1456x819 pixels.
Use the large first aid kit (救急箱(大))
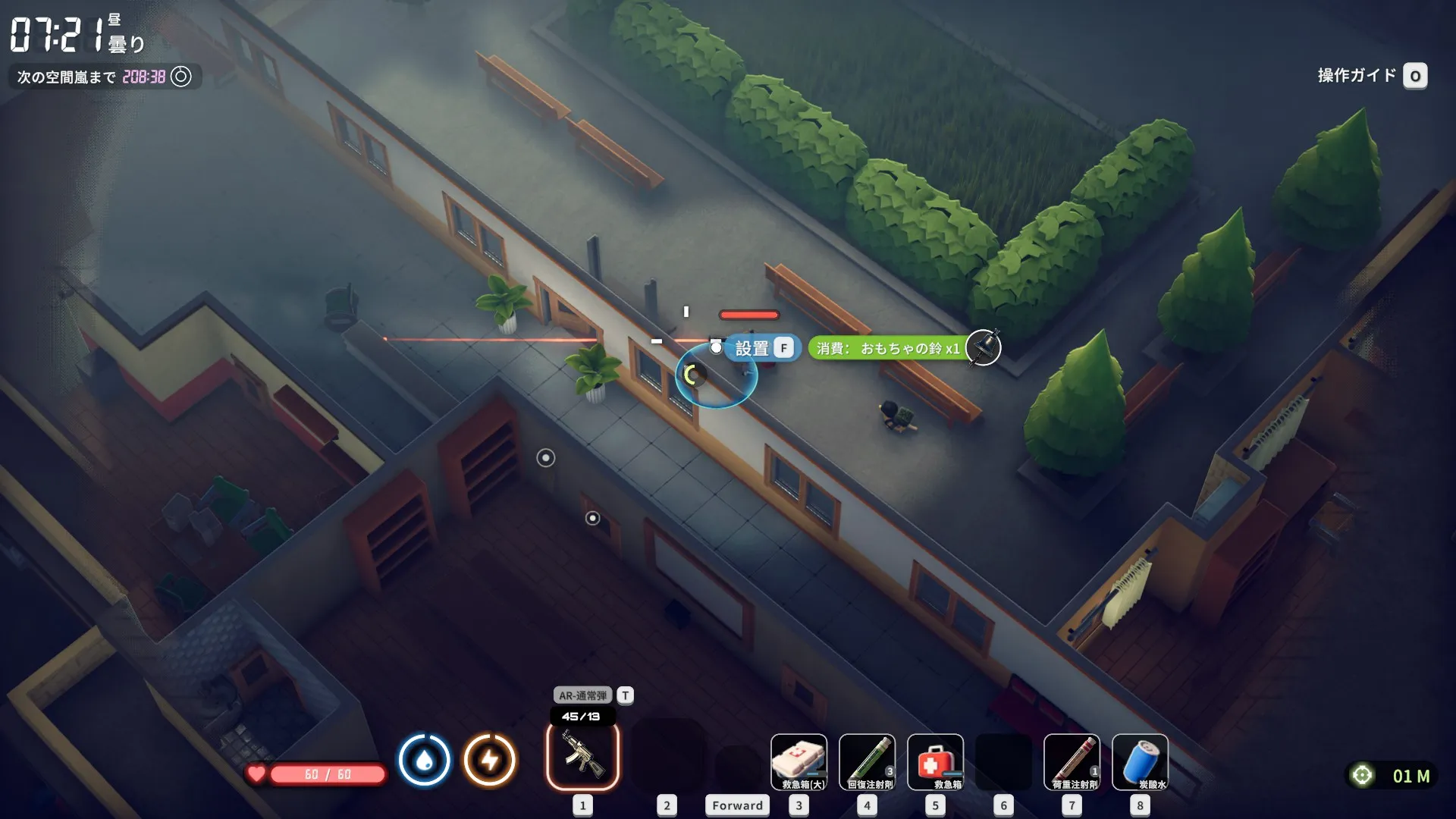(x=799, y=761)
